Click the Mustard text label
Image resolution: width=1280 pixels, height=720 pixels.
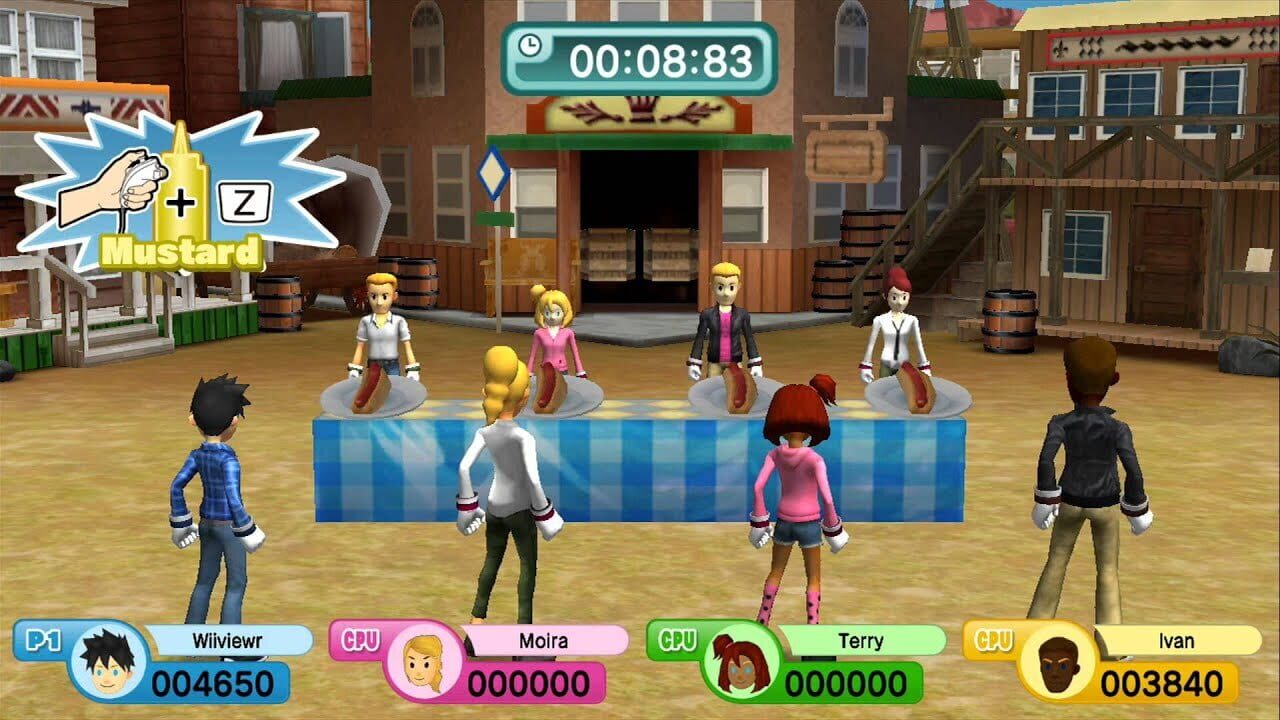[x=180, y=248]
